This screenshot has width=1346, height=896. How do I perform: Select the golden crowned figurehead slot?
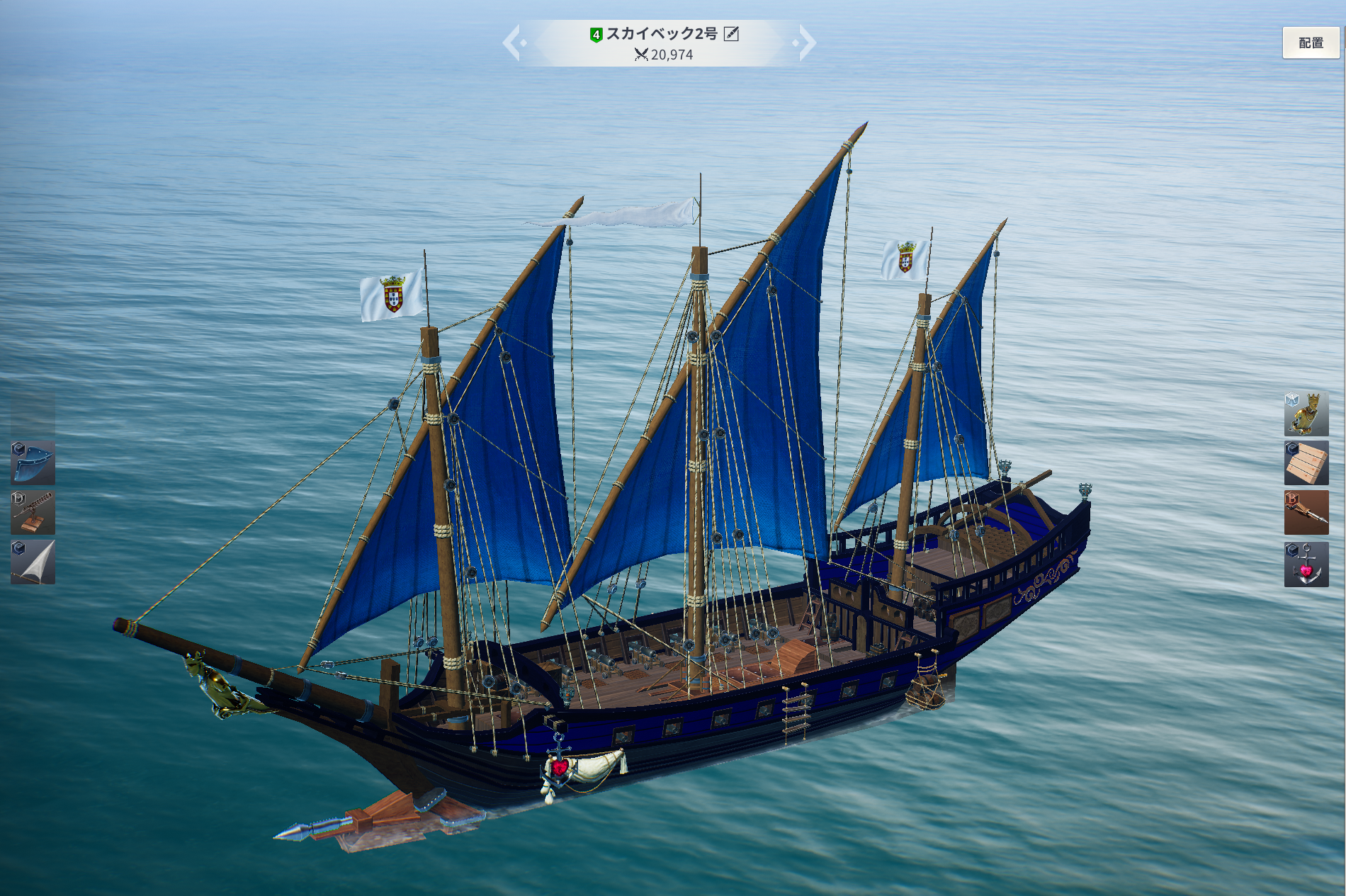(x=1306, y=414)
